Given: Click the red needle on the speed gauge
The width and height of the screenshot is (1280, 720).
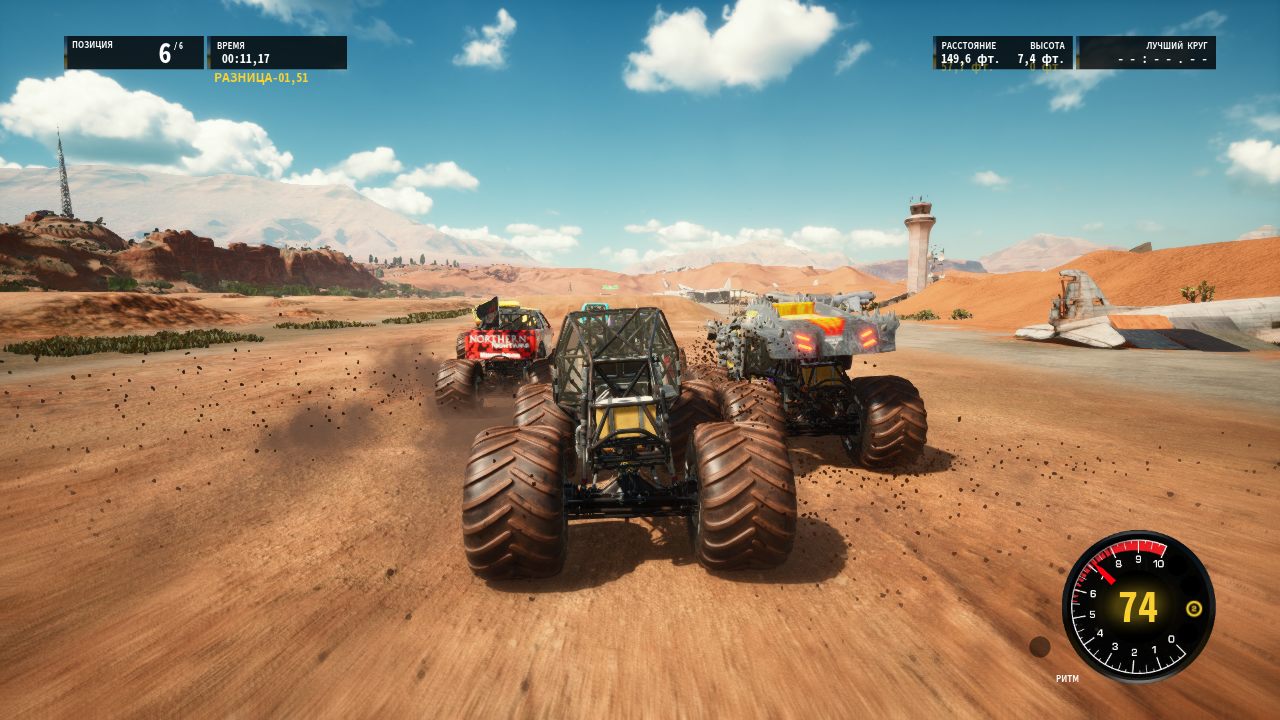Looking at the screenshot, I should tap(1105, 573).
